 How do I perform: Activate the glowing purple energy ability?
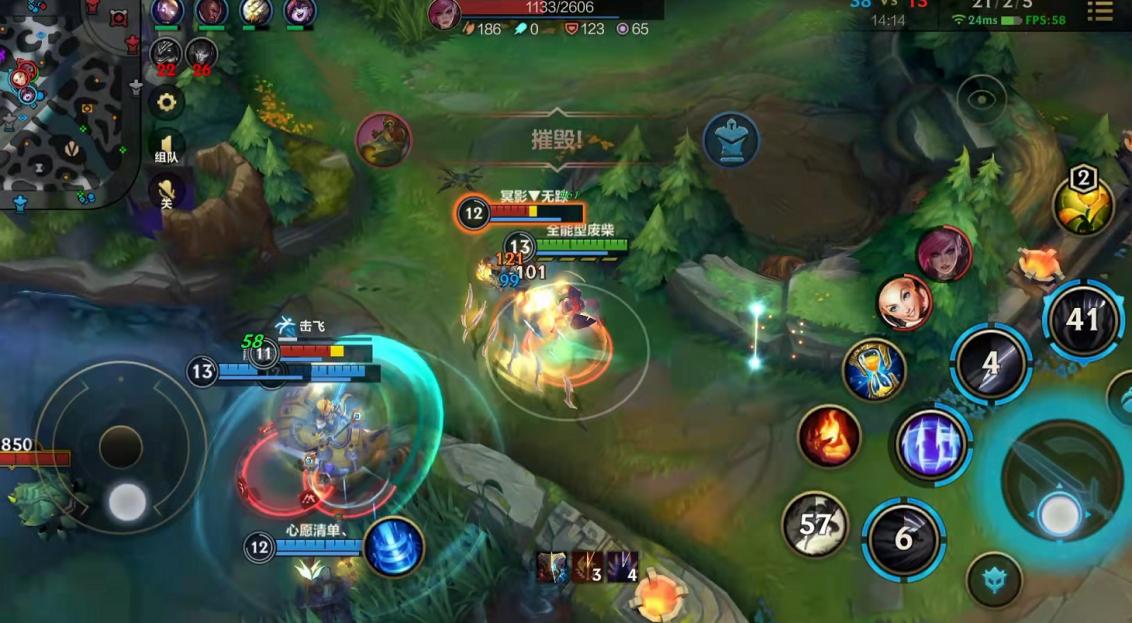[932, 443]
